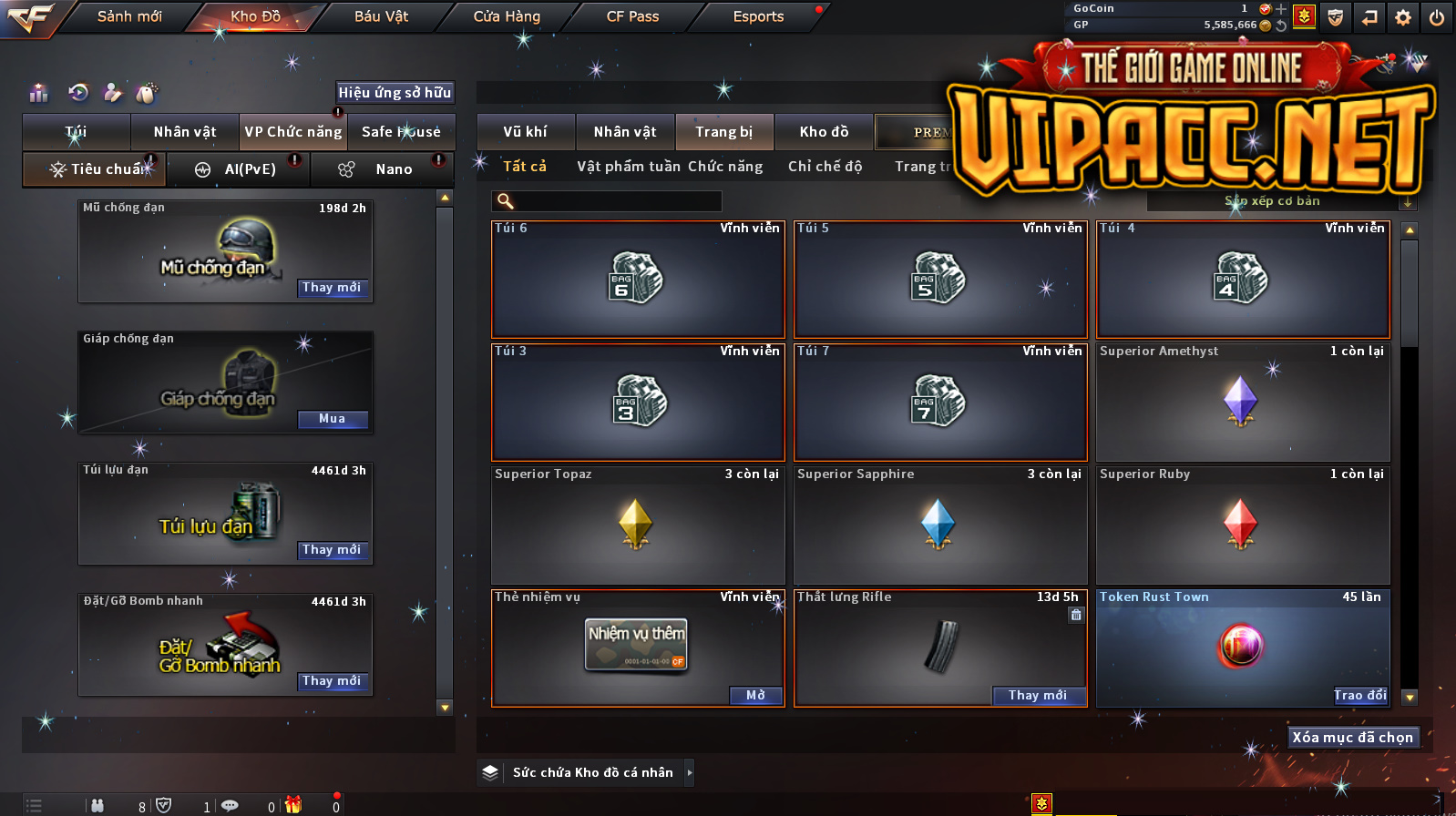Expand the Sức chứa Kho đồ cá nhân panel
The image size is (1456, 816).
[690, 772]
